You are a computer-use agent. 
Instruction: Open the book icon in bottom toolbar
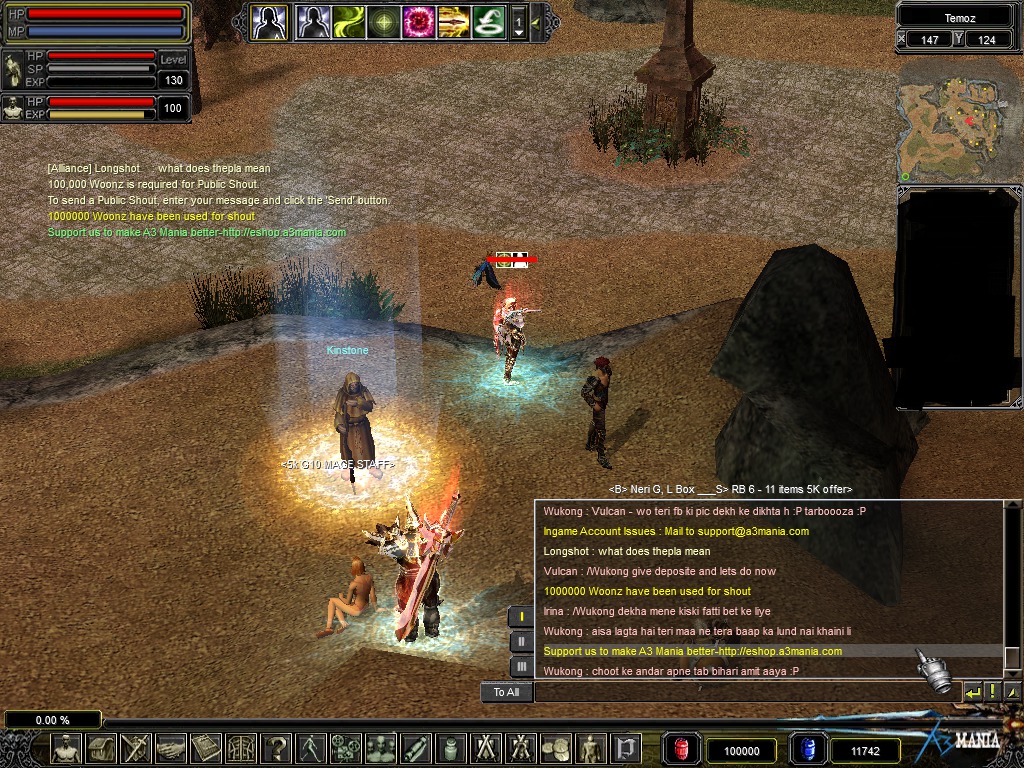pyautogui.click(x=205, y=748)
